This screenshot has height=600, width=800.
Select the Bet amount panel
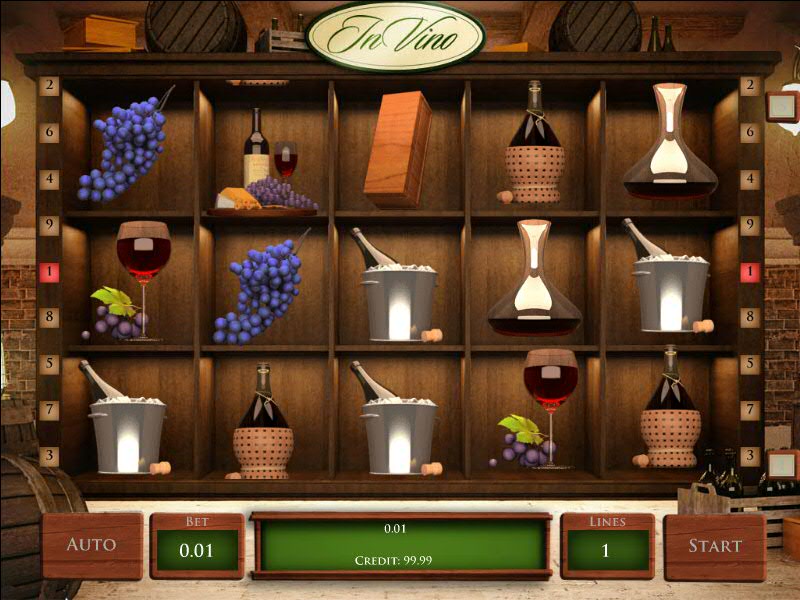[x=197, y=547]
